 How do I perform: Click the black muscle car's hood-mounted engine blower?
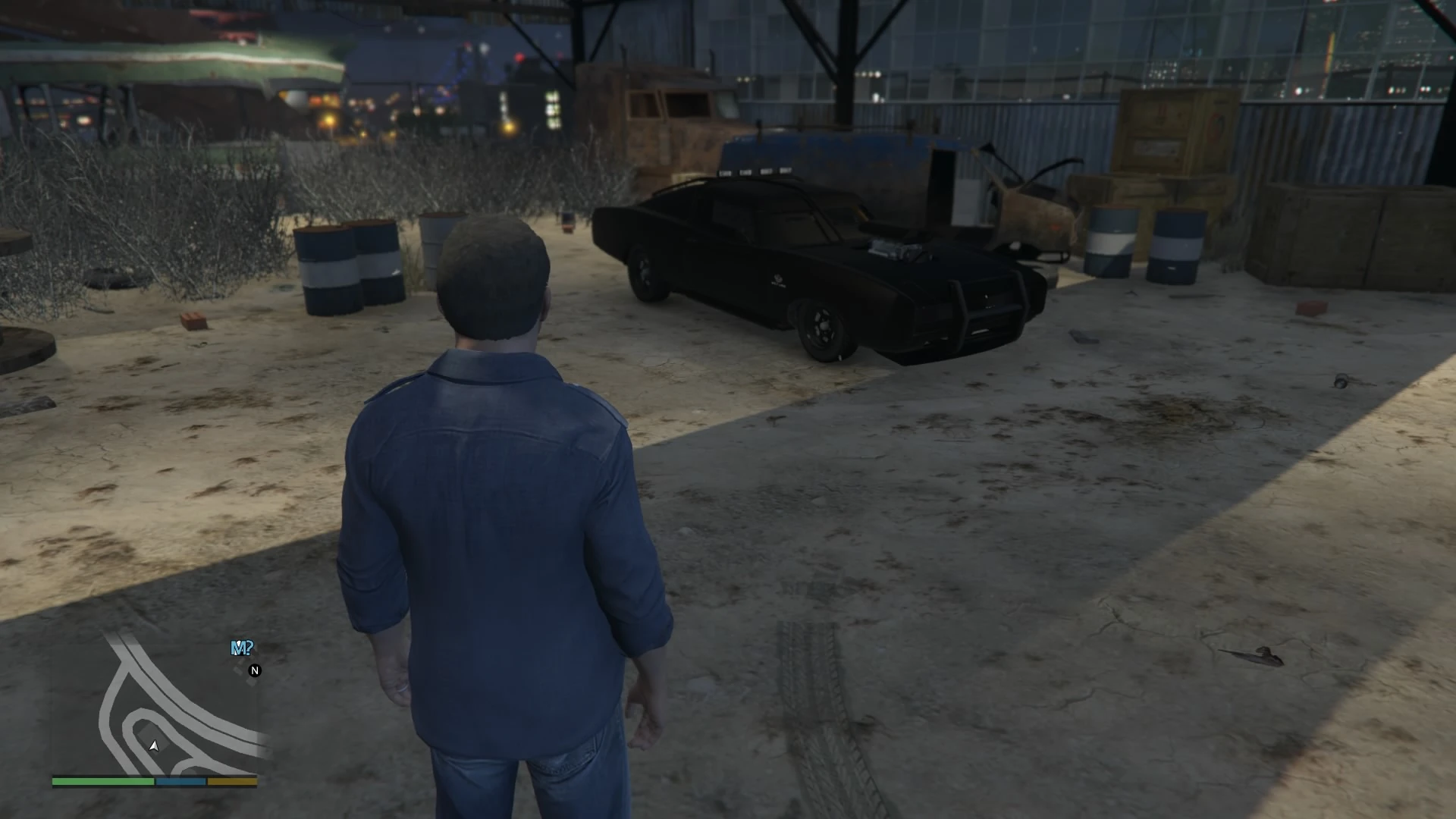pyautogui.click(x=895, y=250)
